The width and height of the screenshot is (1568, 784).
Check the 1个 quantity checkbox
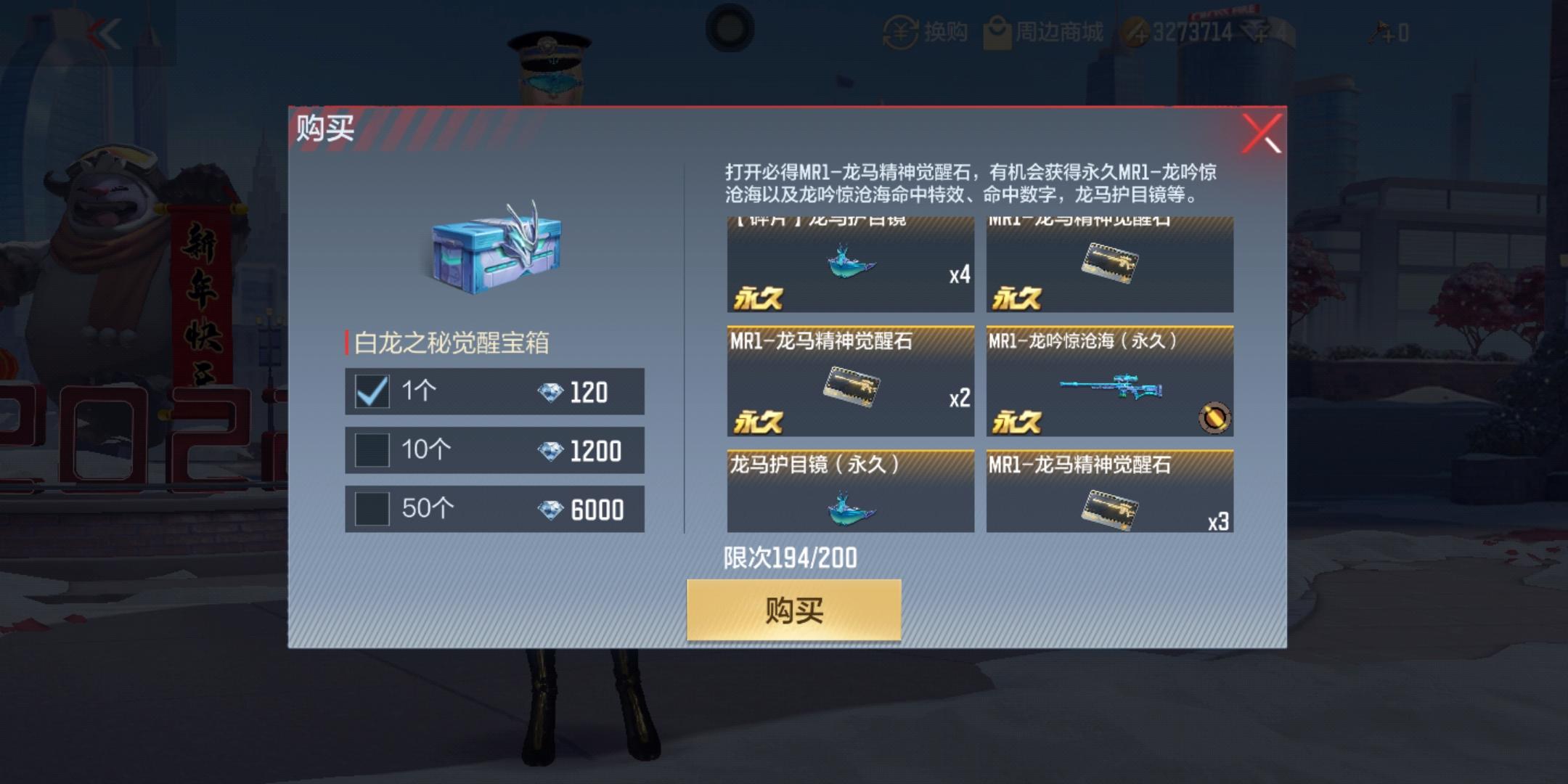(x=372, y=392)
